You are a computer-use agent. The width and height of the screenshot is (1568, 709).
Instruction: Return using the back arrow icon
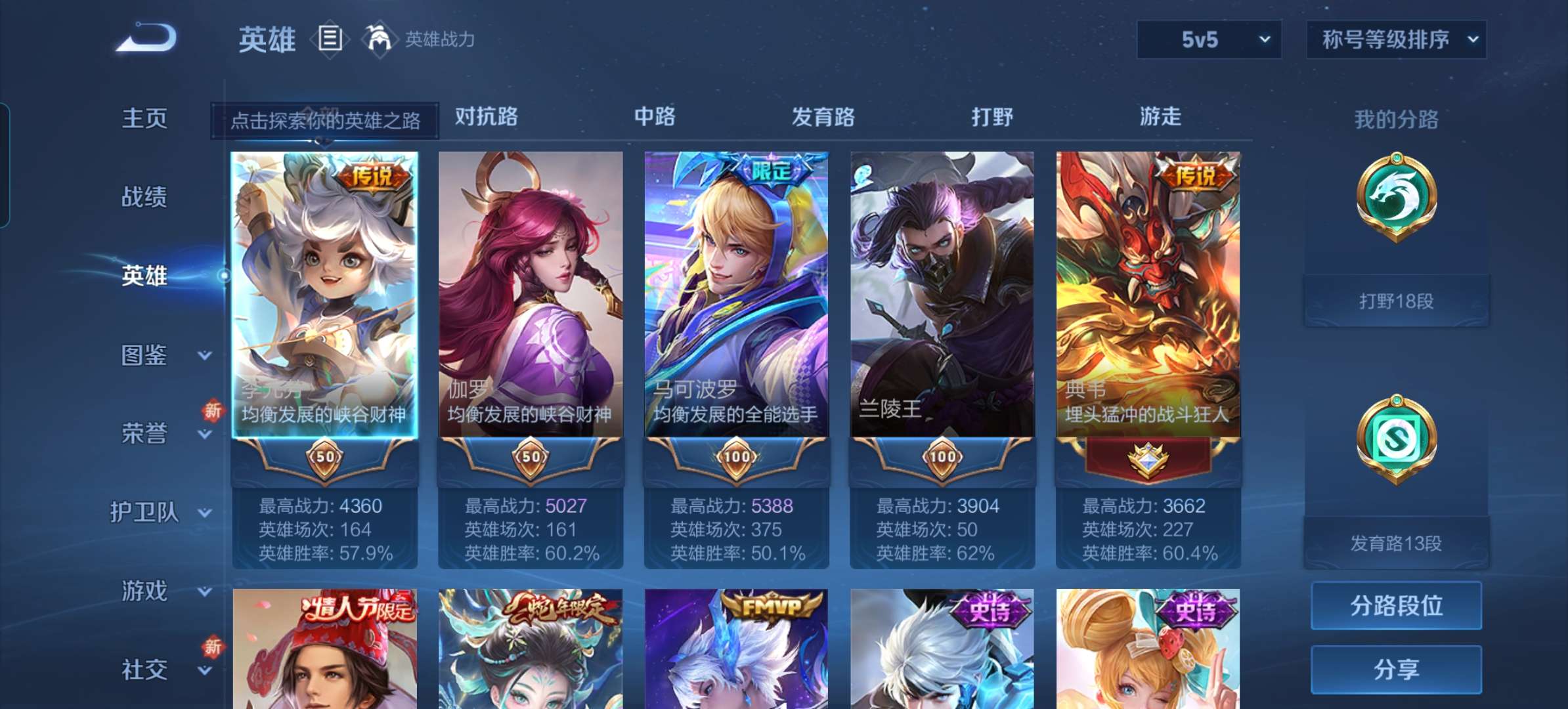(x=146, y=37)
